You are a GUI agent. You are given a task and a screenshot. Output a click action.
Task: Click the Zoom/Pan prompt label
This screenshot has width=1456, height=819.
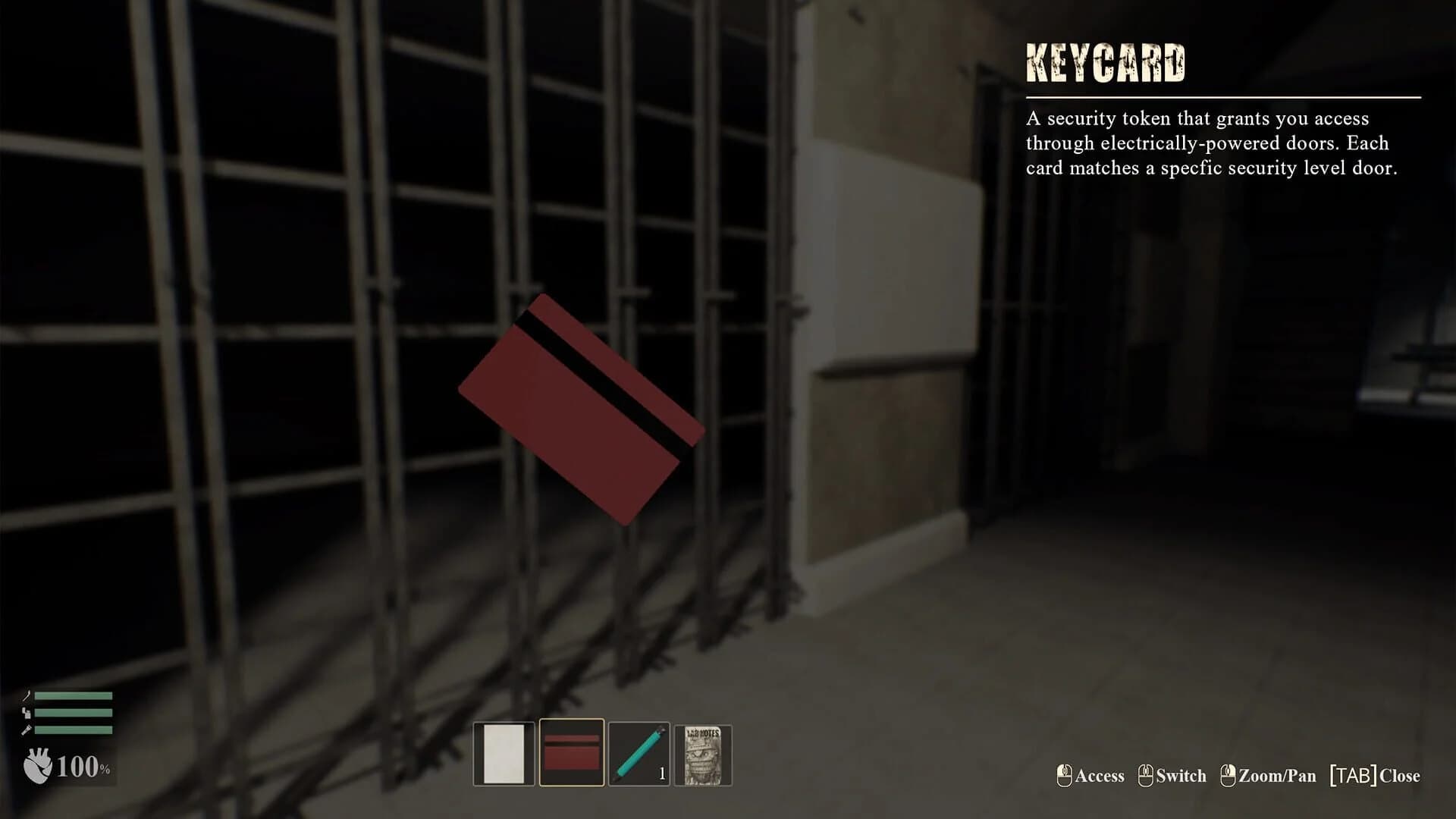coord(1278,776)
